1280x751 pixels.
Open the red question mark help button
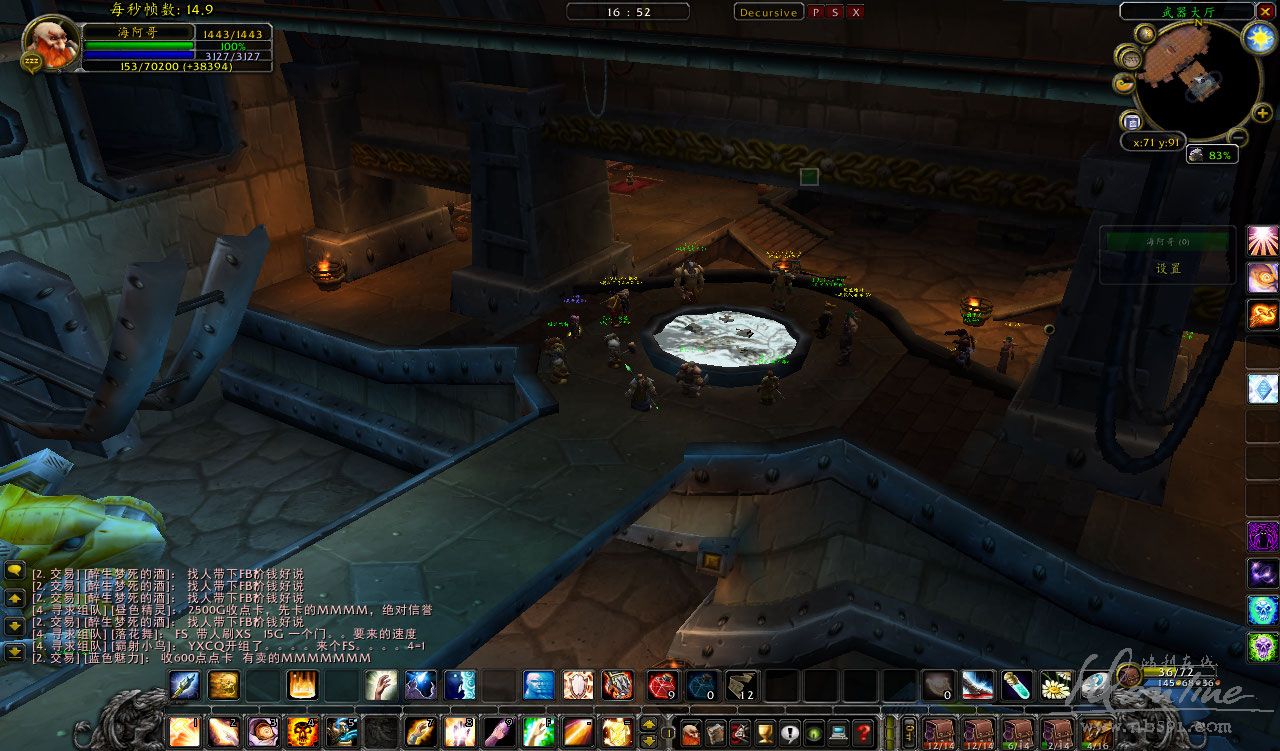(x=863, y=732)
